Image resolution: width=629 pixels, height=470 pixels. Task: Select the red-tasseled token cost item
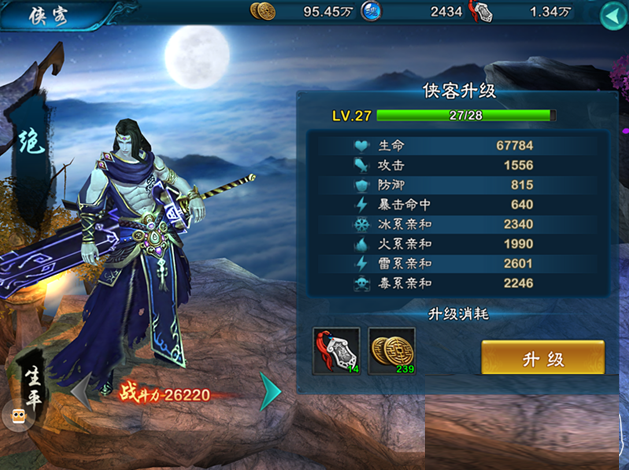tap(335, 351)
